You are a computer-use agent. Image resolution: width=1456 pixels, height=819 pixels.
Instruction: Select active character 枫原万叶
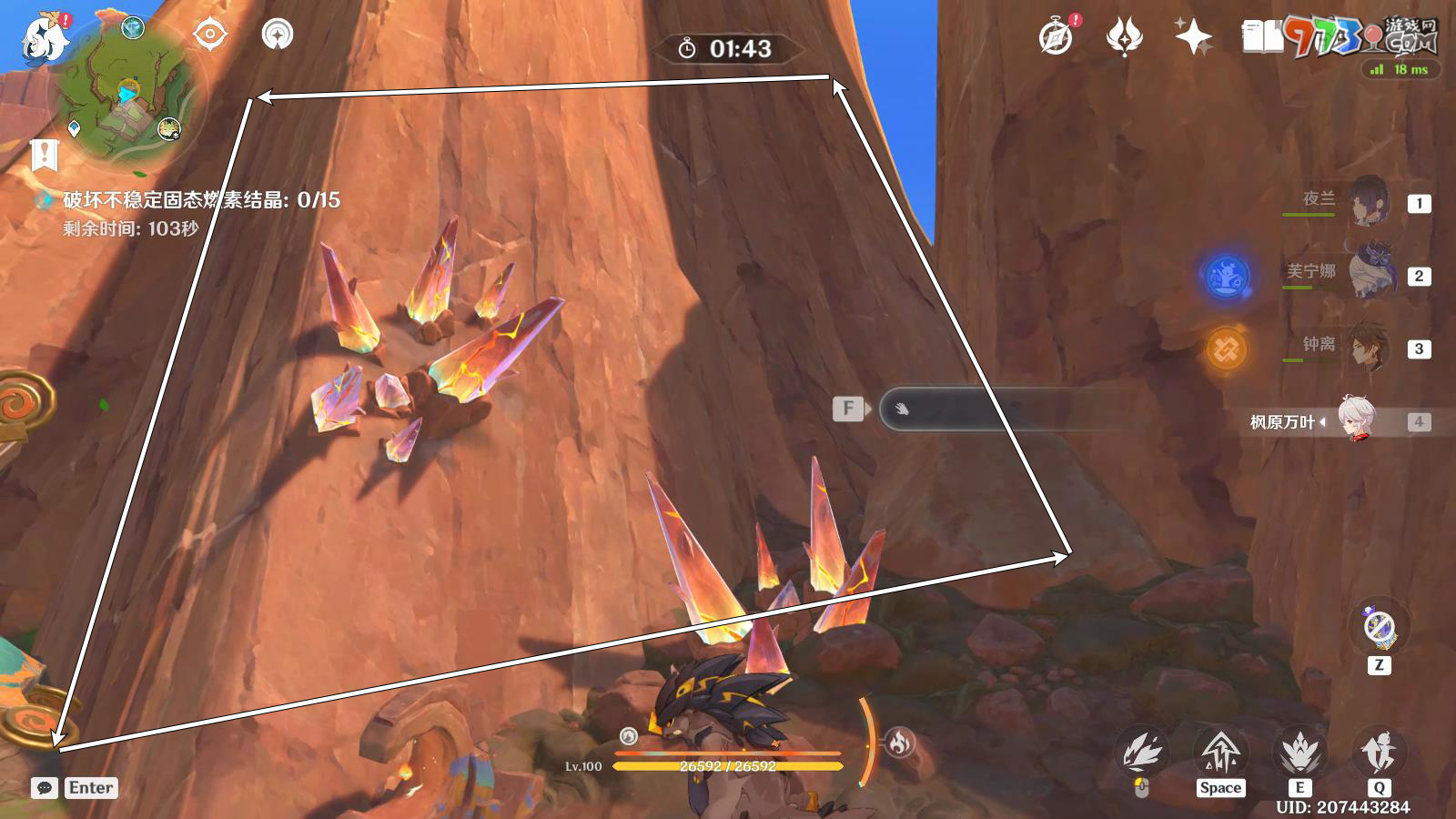point(1356,420)
